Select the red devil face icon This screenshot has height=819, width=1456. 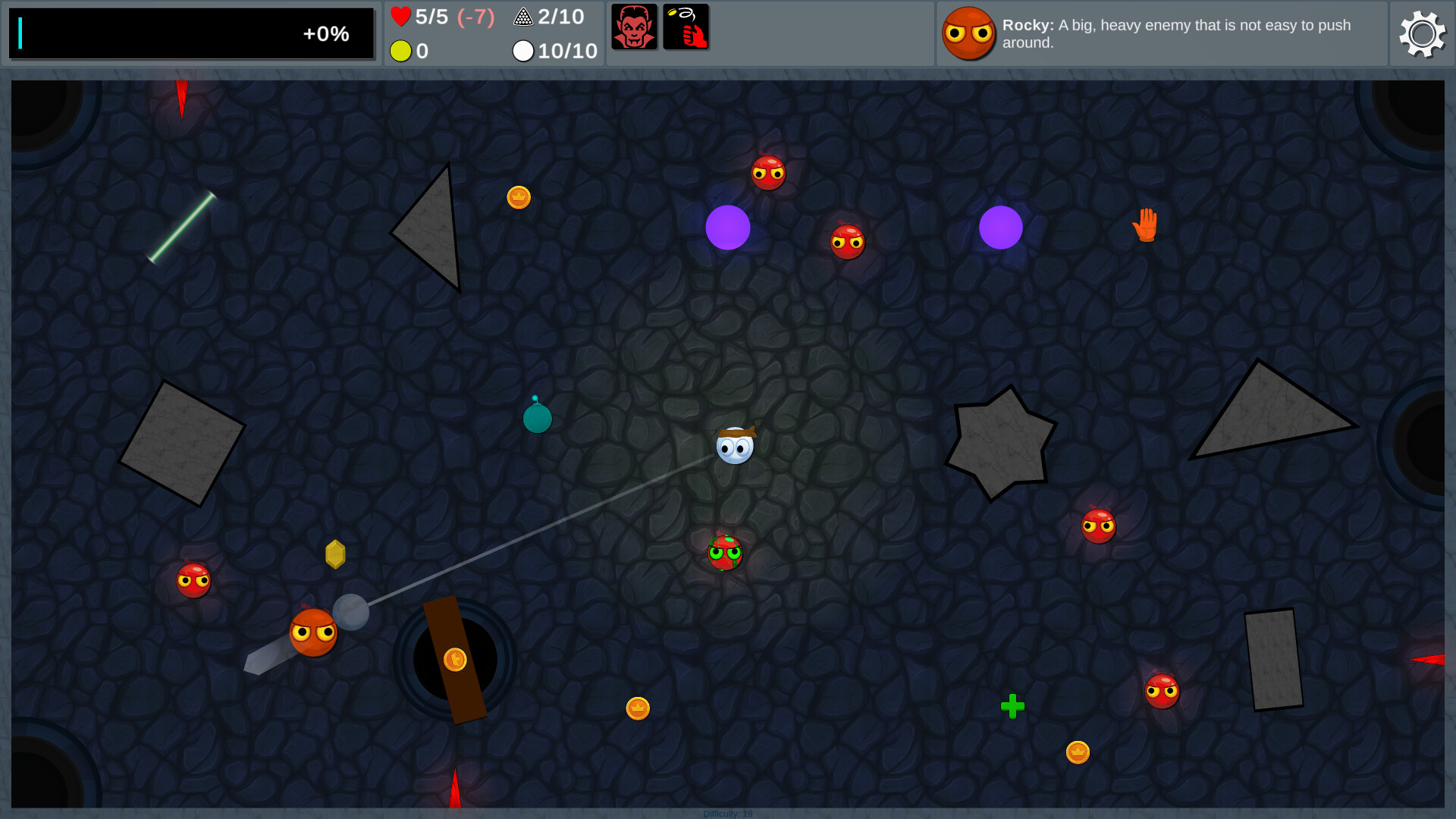click(634, 27)
